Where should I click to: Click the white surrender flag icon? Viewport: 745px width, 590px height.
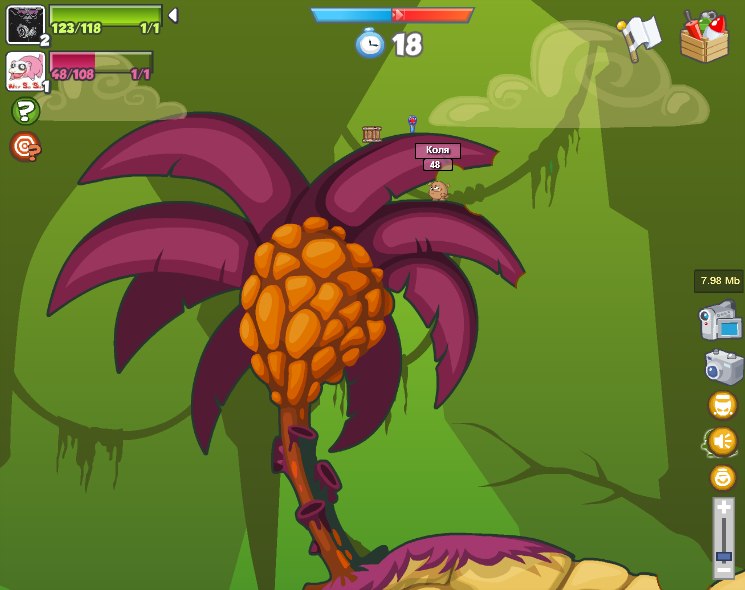point(640,38)
